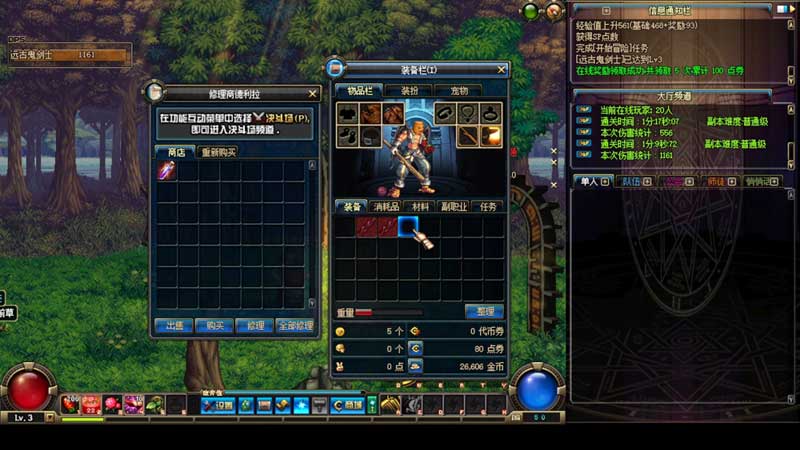Open the 装扮 avatar tab
Screen dimensions: 800x450
[408, 90]
